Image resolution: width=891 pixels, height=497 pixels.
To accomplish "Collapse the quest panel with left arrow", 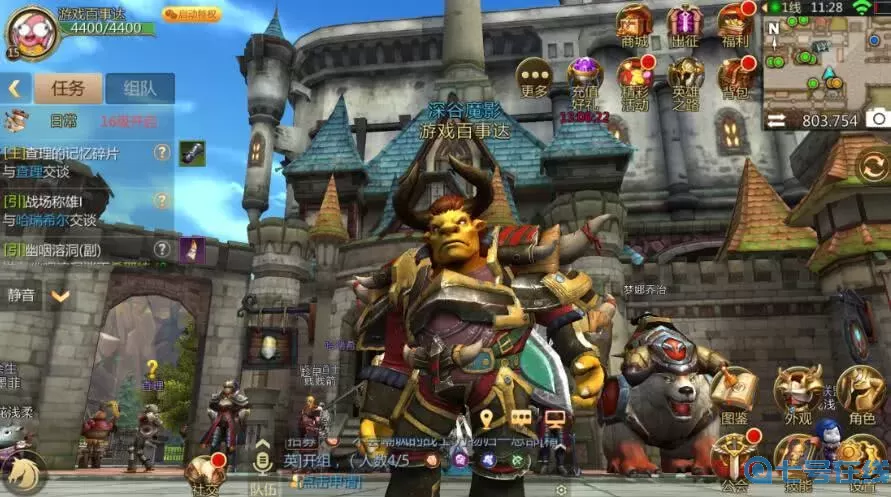I will (x=15, y=88).
